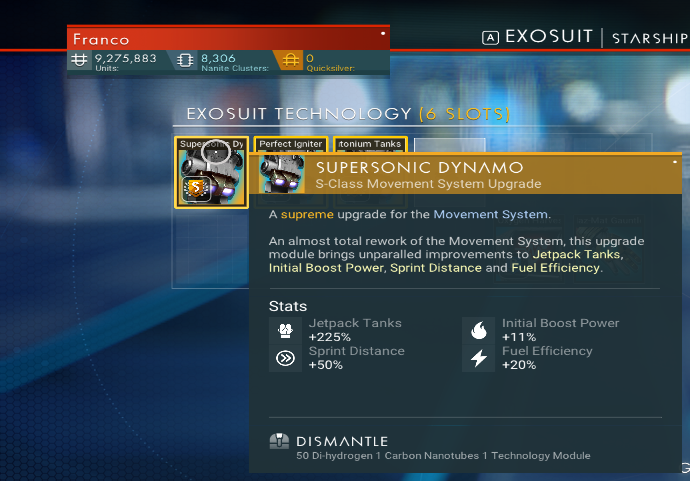Dismantle the Supersonic Dynamo upgrade
This screenshot has width=690, height=481.
[x=342, y=441]
